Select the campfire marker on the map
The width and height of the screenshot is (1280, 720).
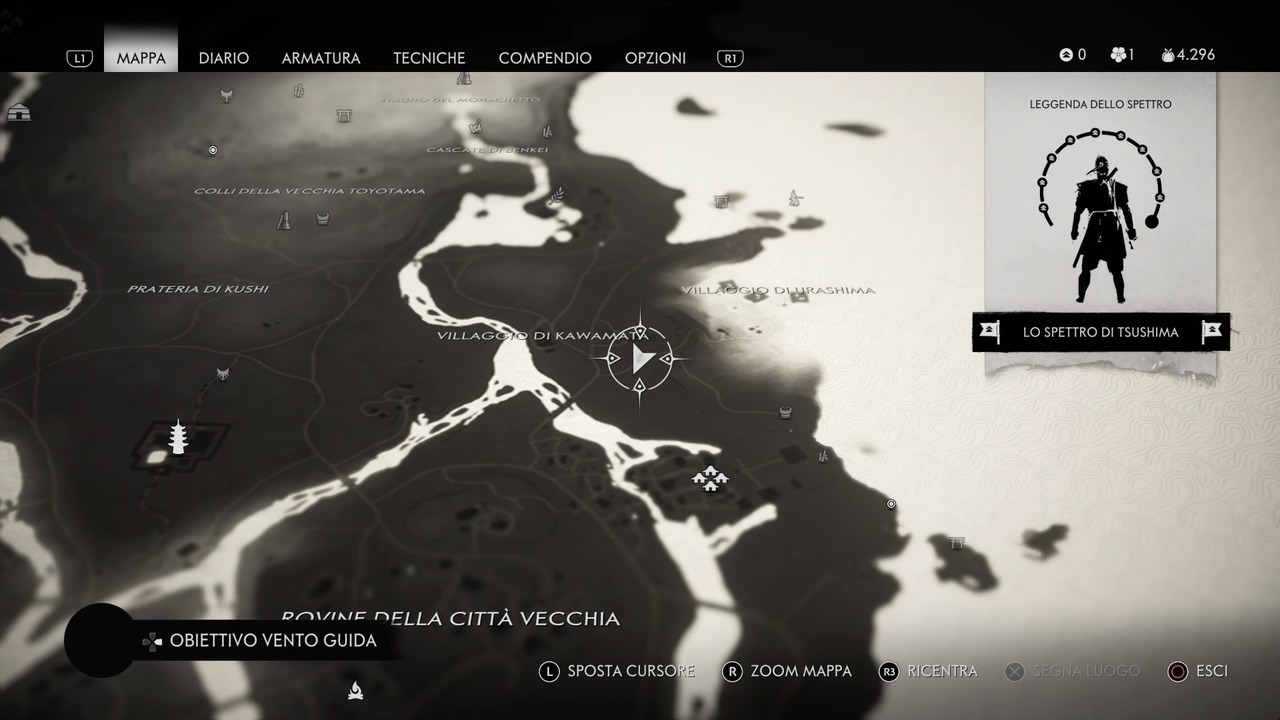[x=355, y=689]
